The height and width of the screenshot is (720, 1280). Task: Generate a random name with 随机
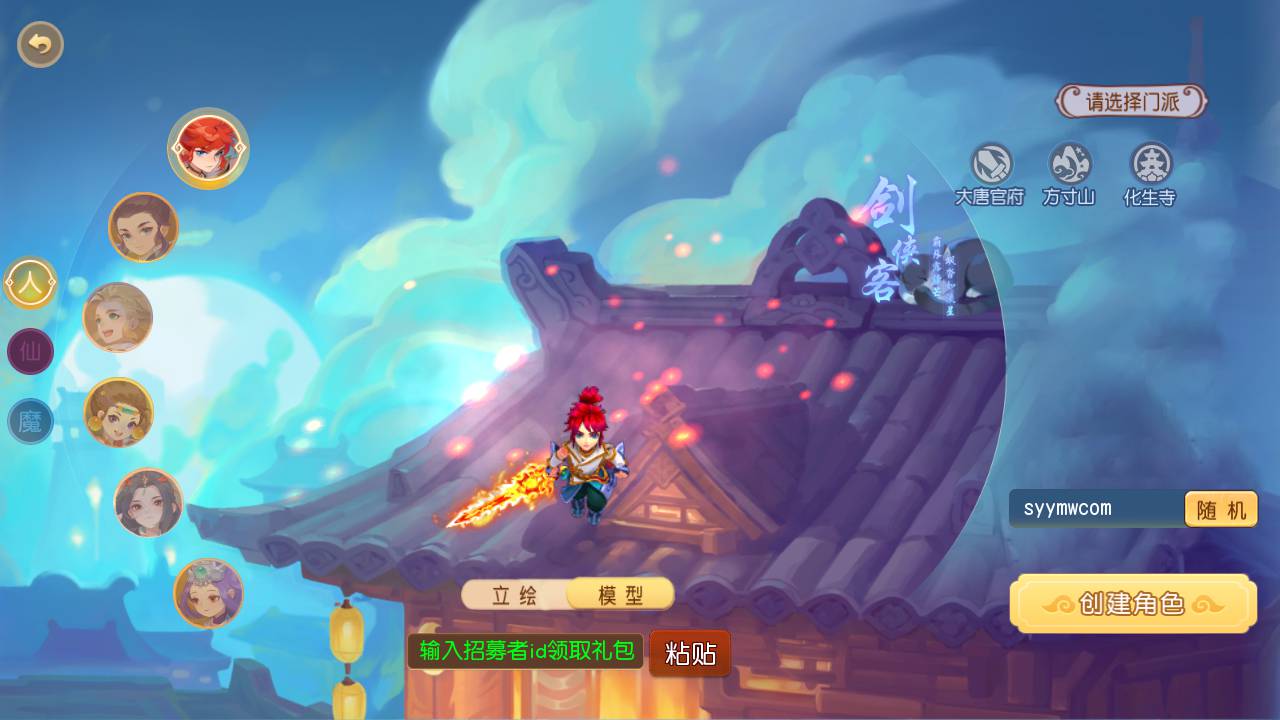1221,509
